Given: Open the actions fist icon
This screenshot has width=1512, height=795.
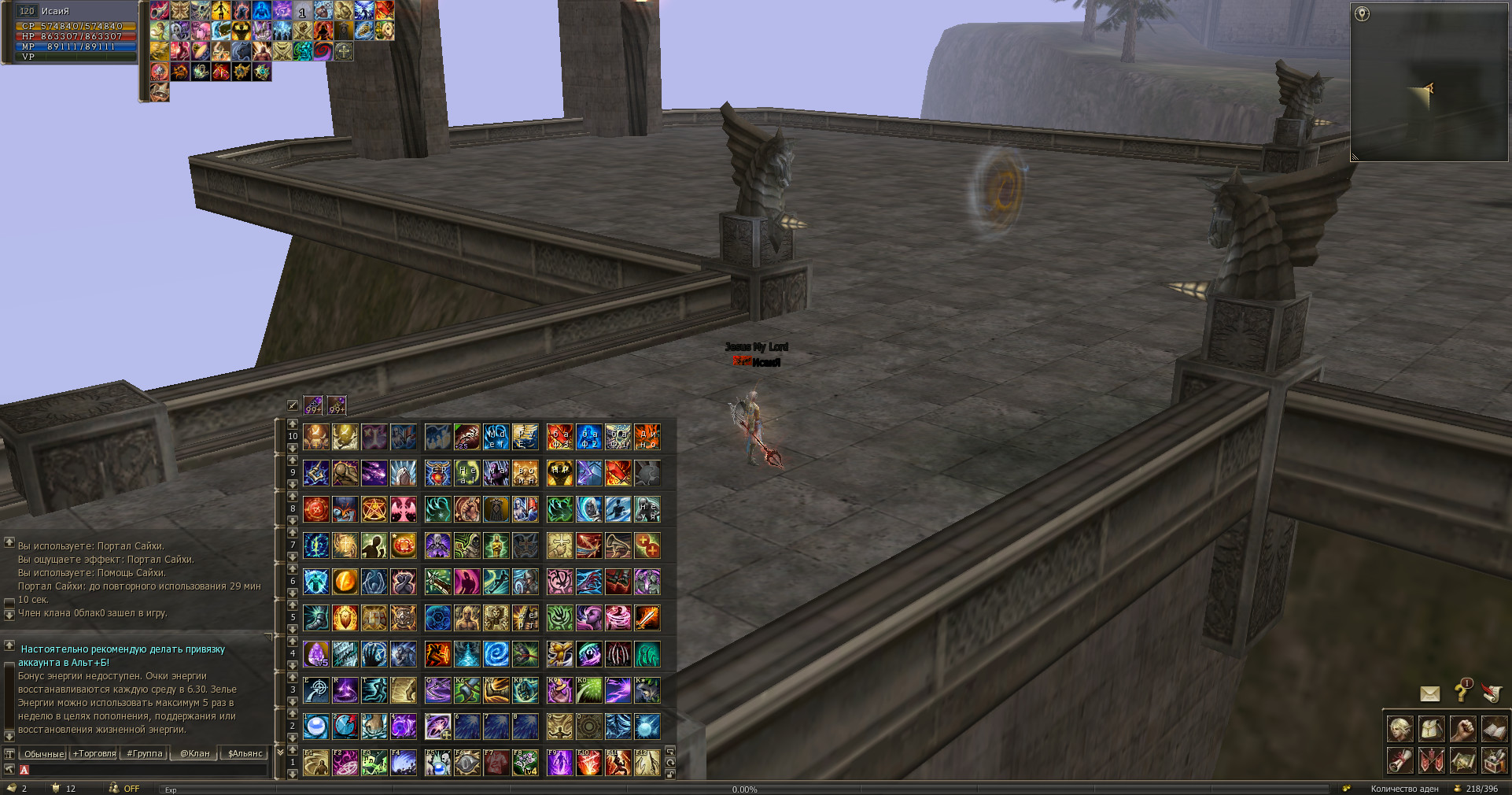Looking at the screenshot, I should [x=1462, y=730].
